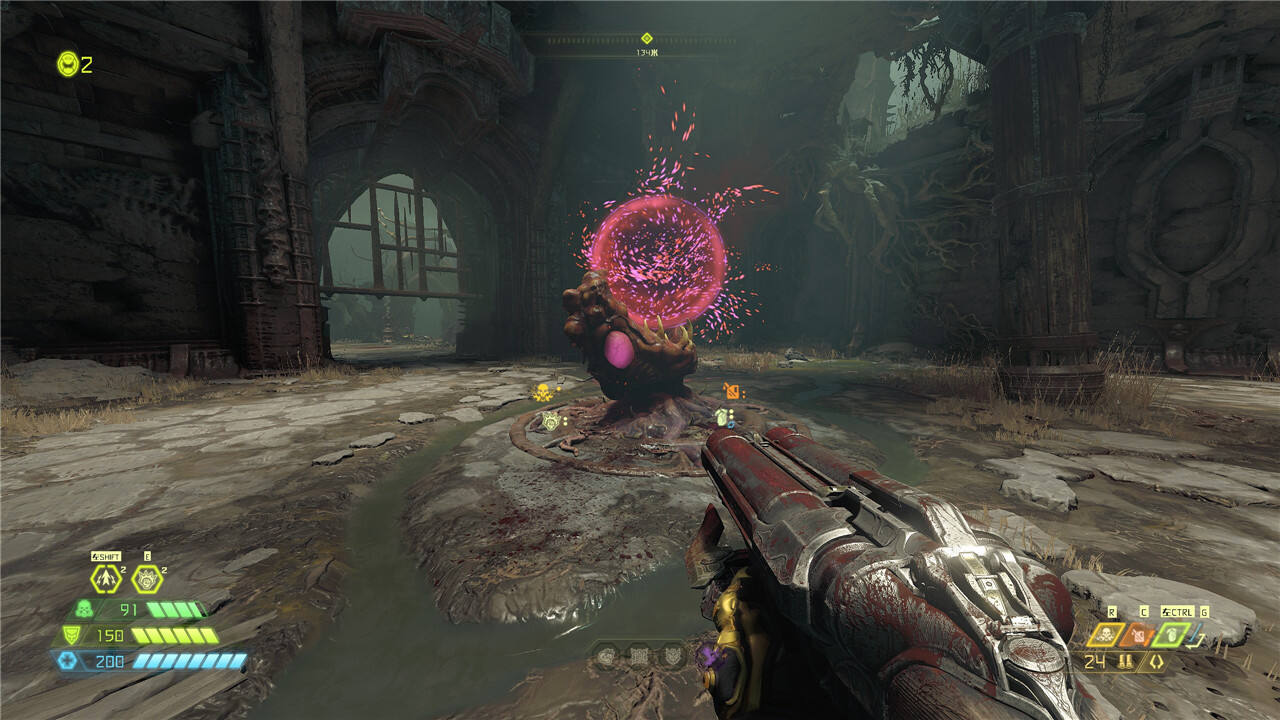
Task: Select the yellow chainsaw skull icon
Action: [1106, 634]
